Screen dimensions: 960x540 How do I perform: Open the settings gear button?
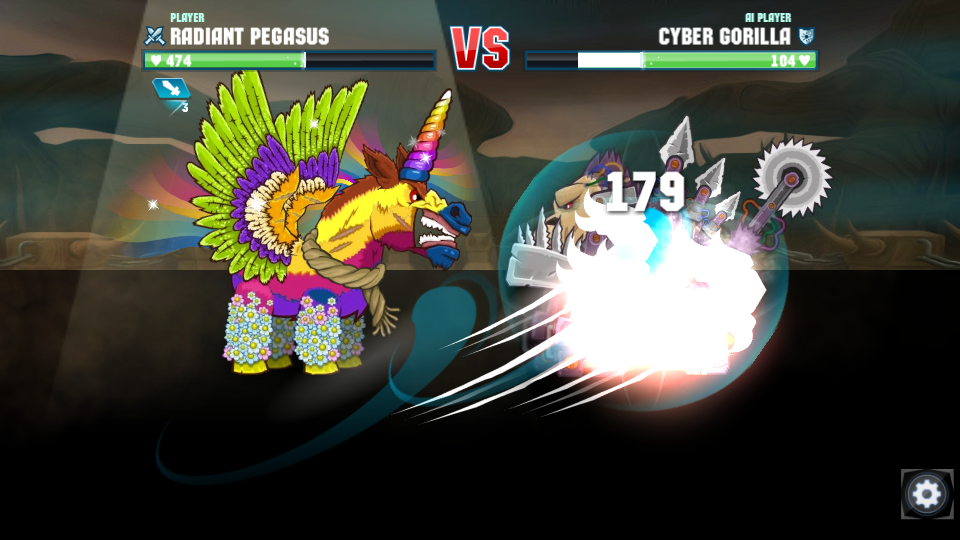tap(926, 494)
